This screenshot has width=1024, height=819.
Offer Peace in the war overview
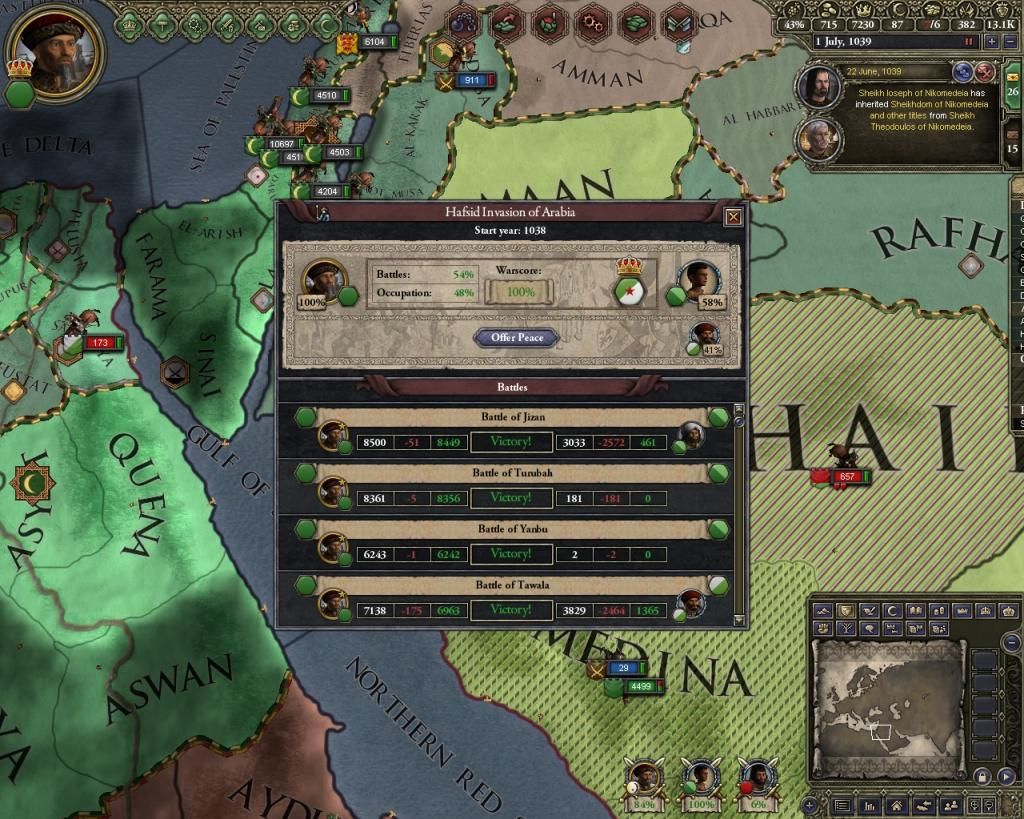(x=517, y=338)
